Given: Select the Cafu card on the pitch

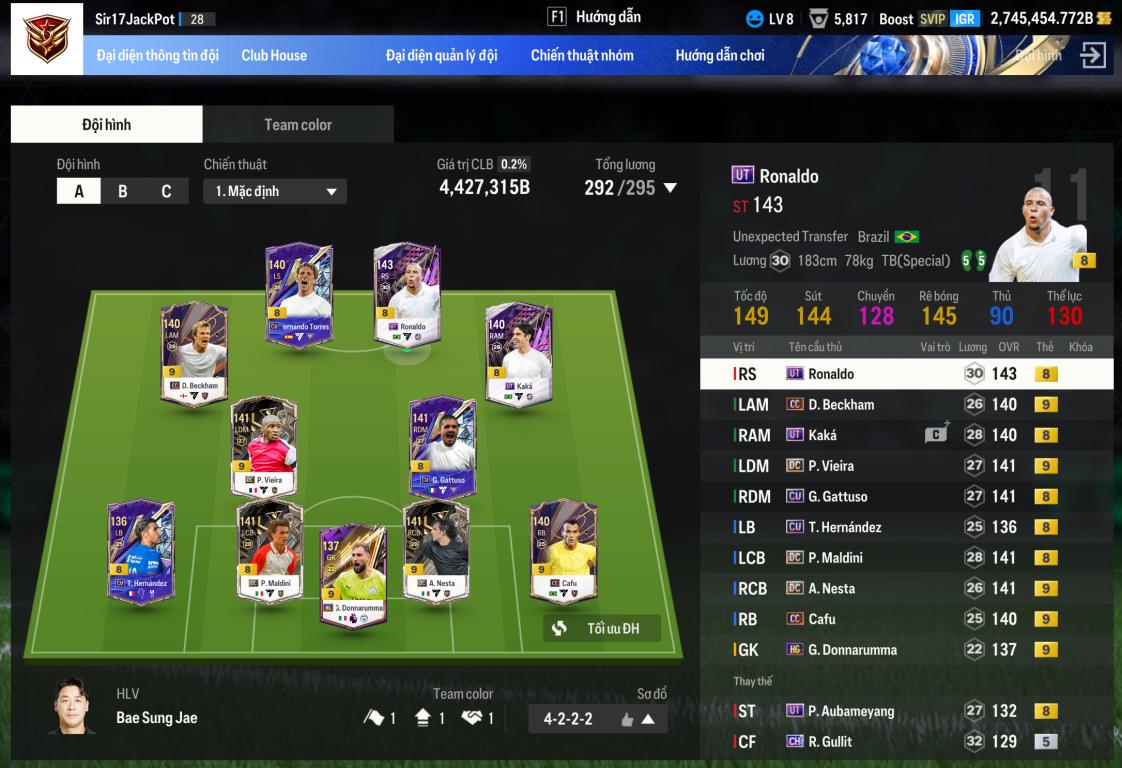Looking at the screenshot, I should coord(563,552).
